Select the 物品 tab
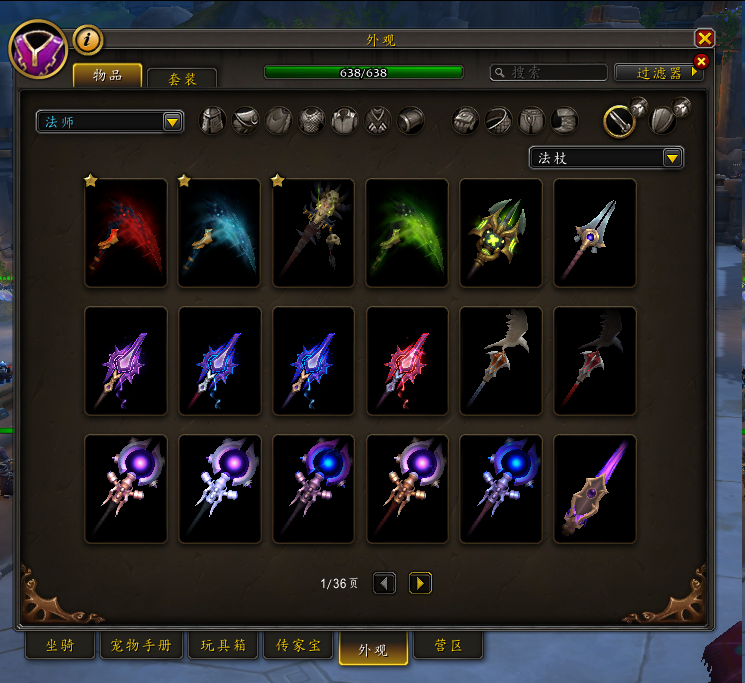 (108, 75)
